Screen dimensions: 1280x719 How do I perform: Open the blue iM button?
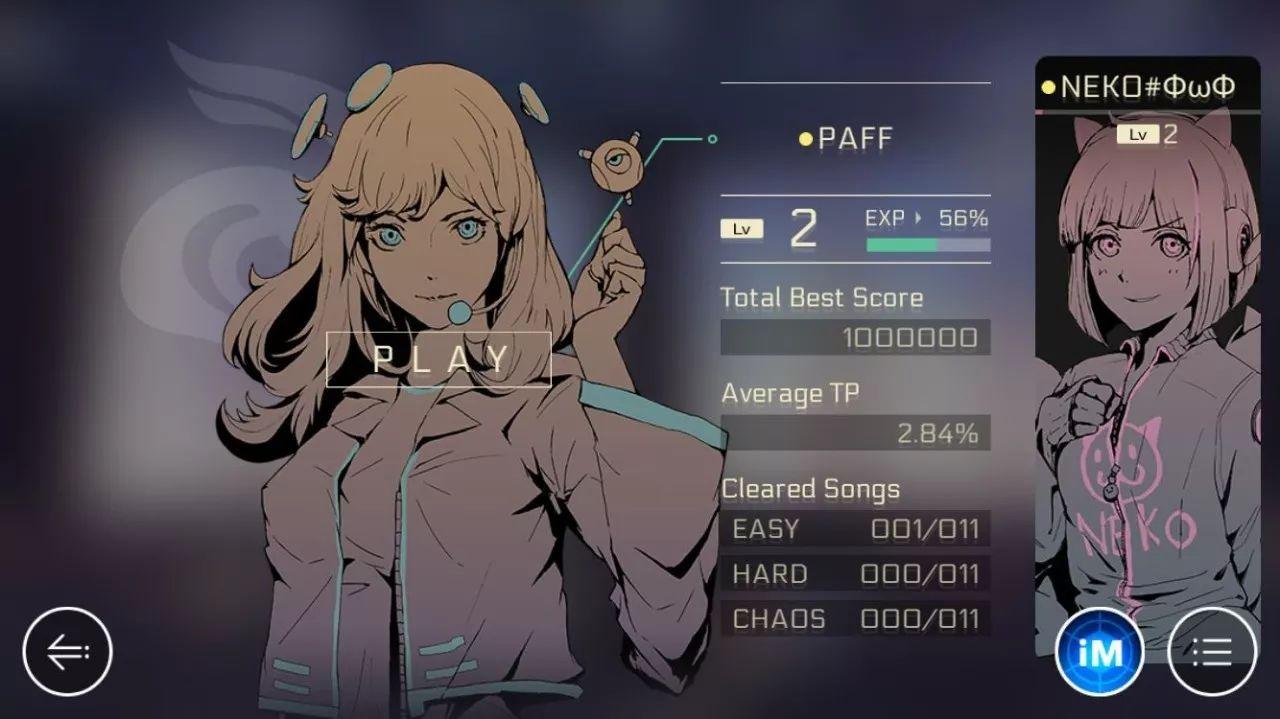(x=1099, y=652)
